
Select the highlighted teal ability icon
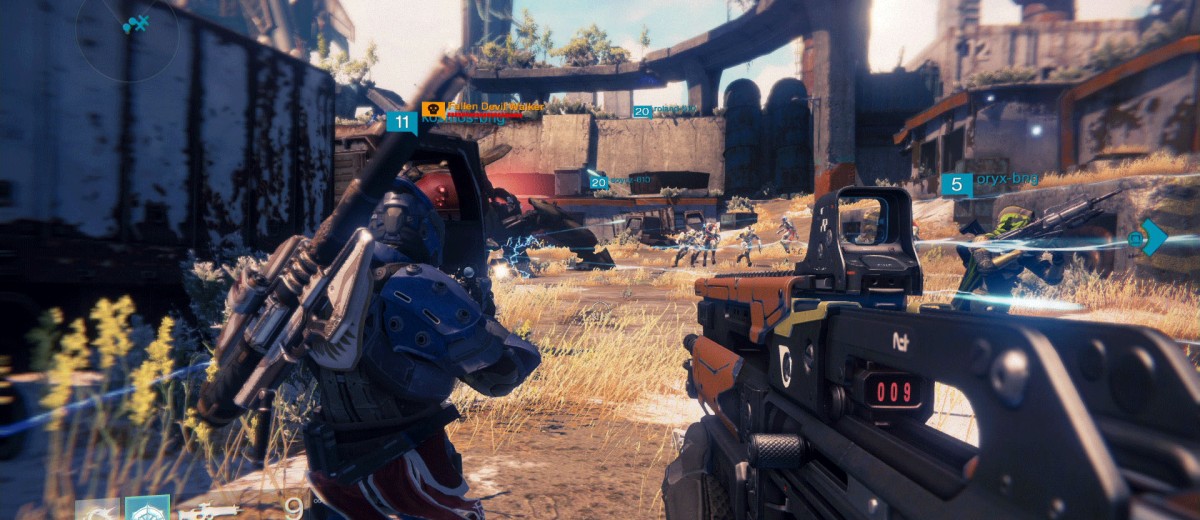(147, 508)
